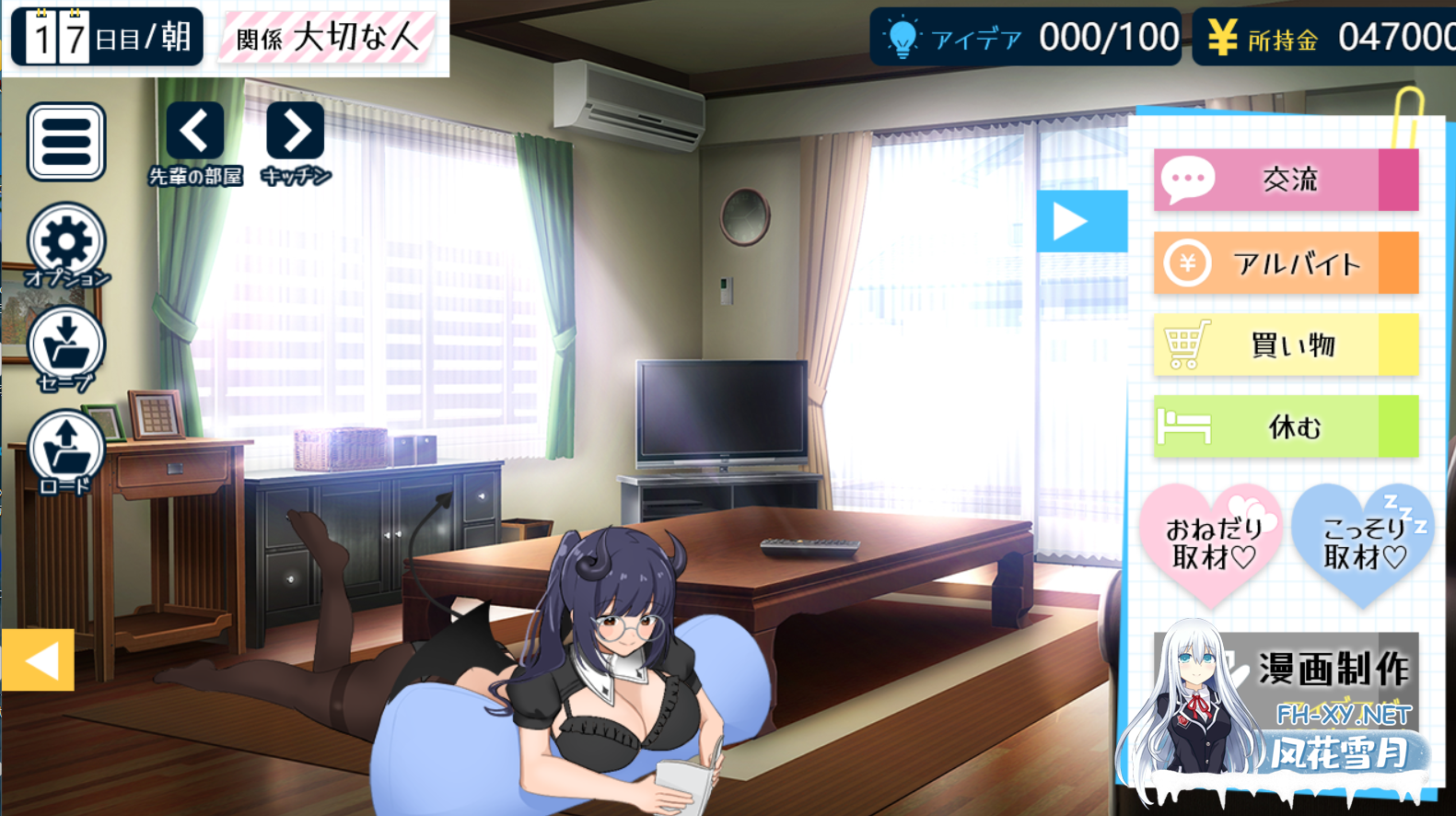Choose the アルバイト part-time job option
This screenshot has height=816, width=1456.
[x=1286, y=263]
